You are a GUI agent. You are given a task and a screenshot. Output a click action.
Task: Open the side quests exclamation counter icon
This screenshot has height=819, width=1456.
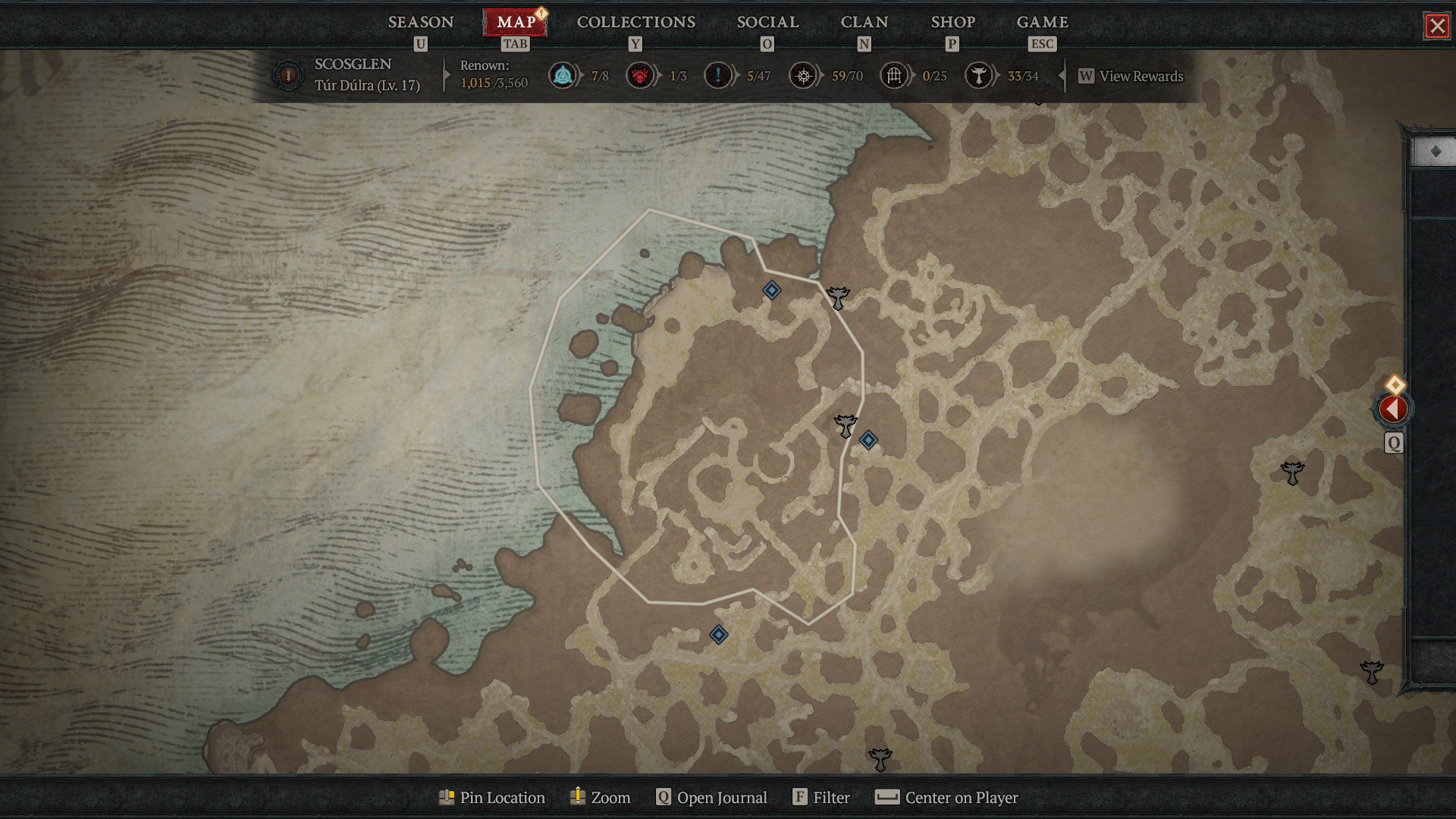[x=717, y=76]
